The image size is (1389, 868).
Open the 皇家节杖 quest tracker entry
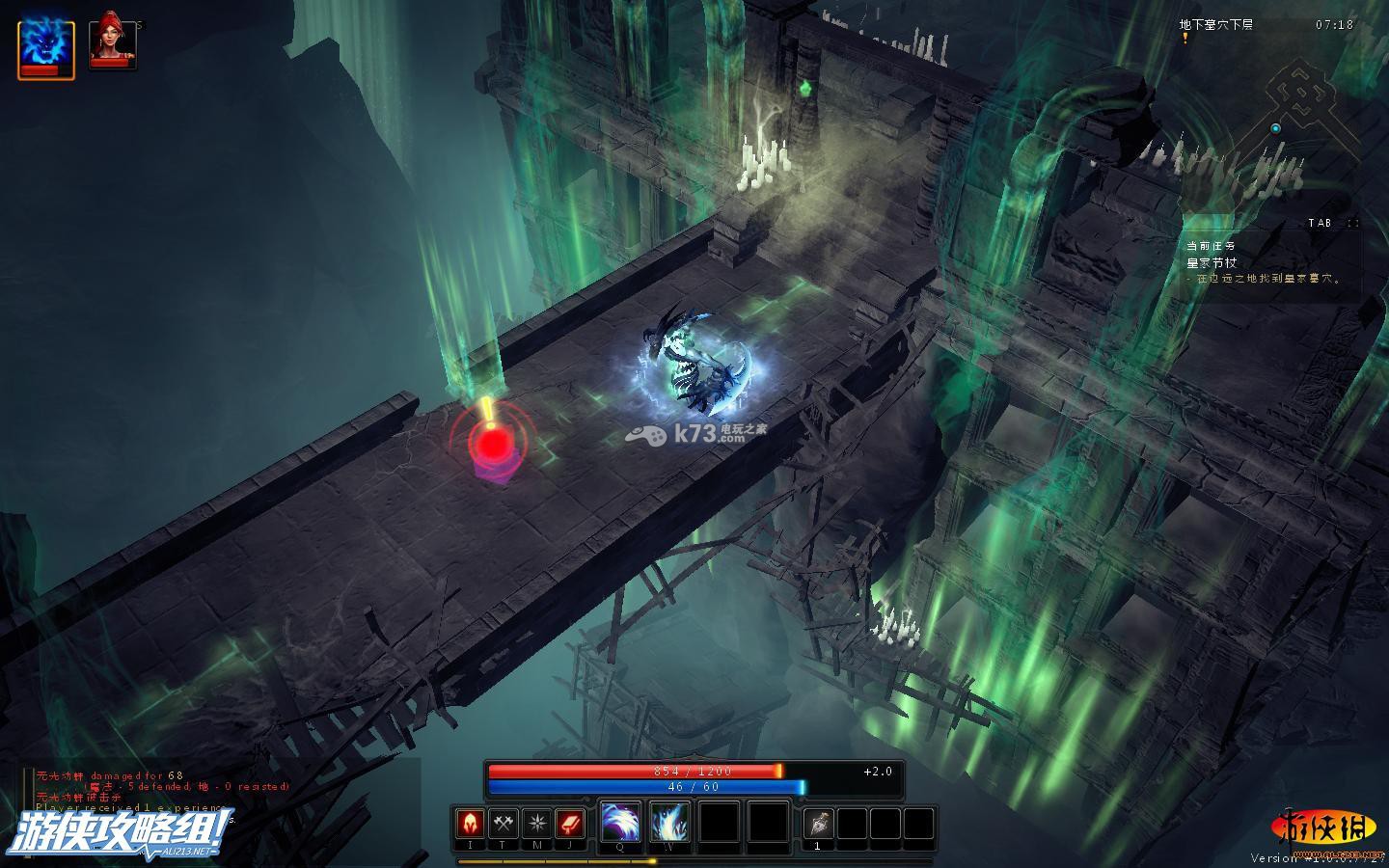coord(1212,262)
